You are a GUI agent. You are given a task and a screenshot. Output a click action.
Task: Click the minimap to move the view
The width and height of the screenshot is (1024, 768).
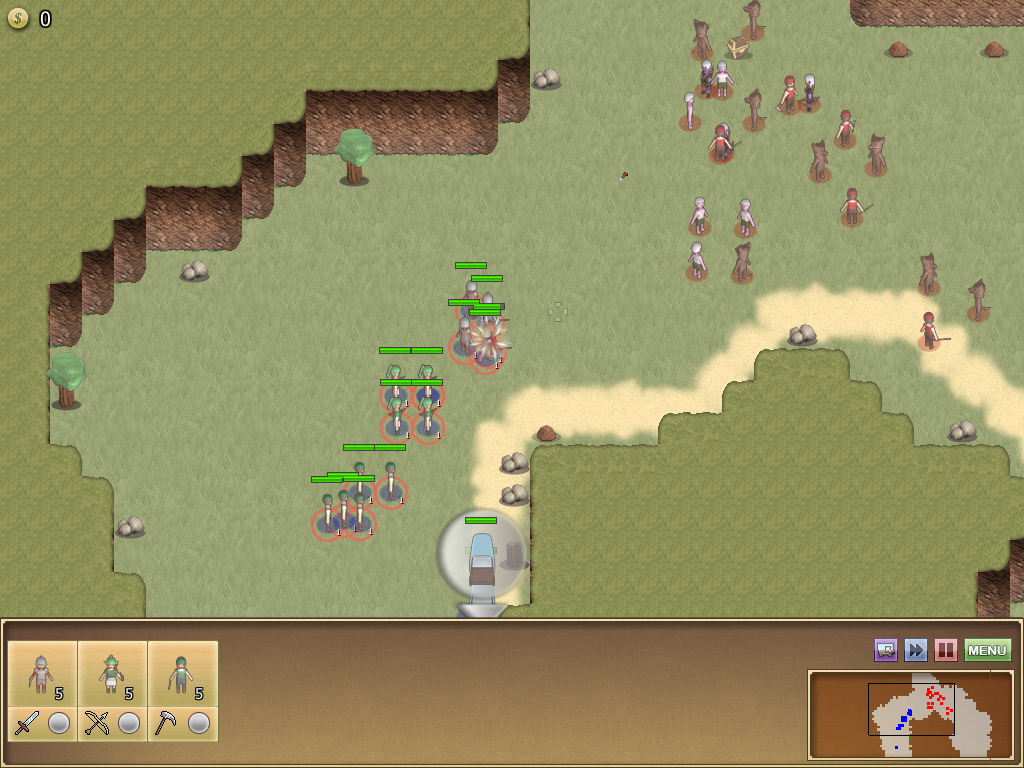(x=910, y=714)
